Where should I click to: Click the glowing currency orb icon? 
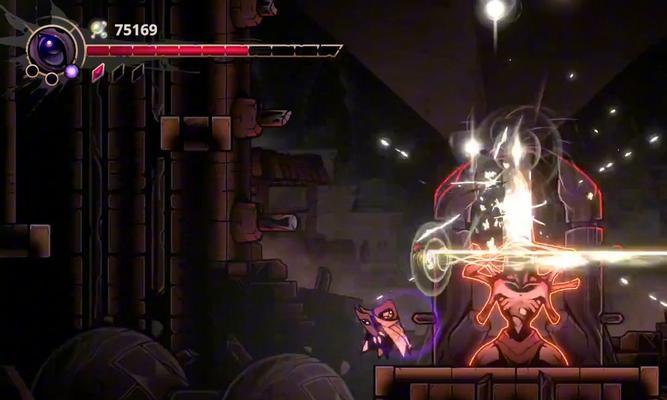click(x=98, y=29)
